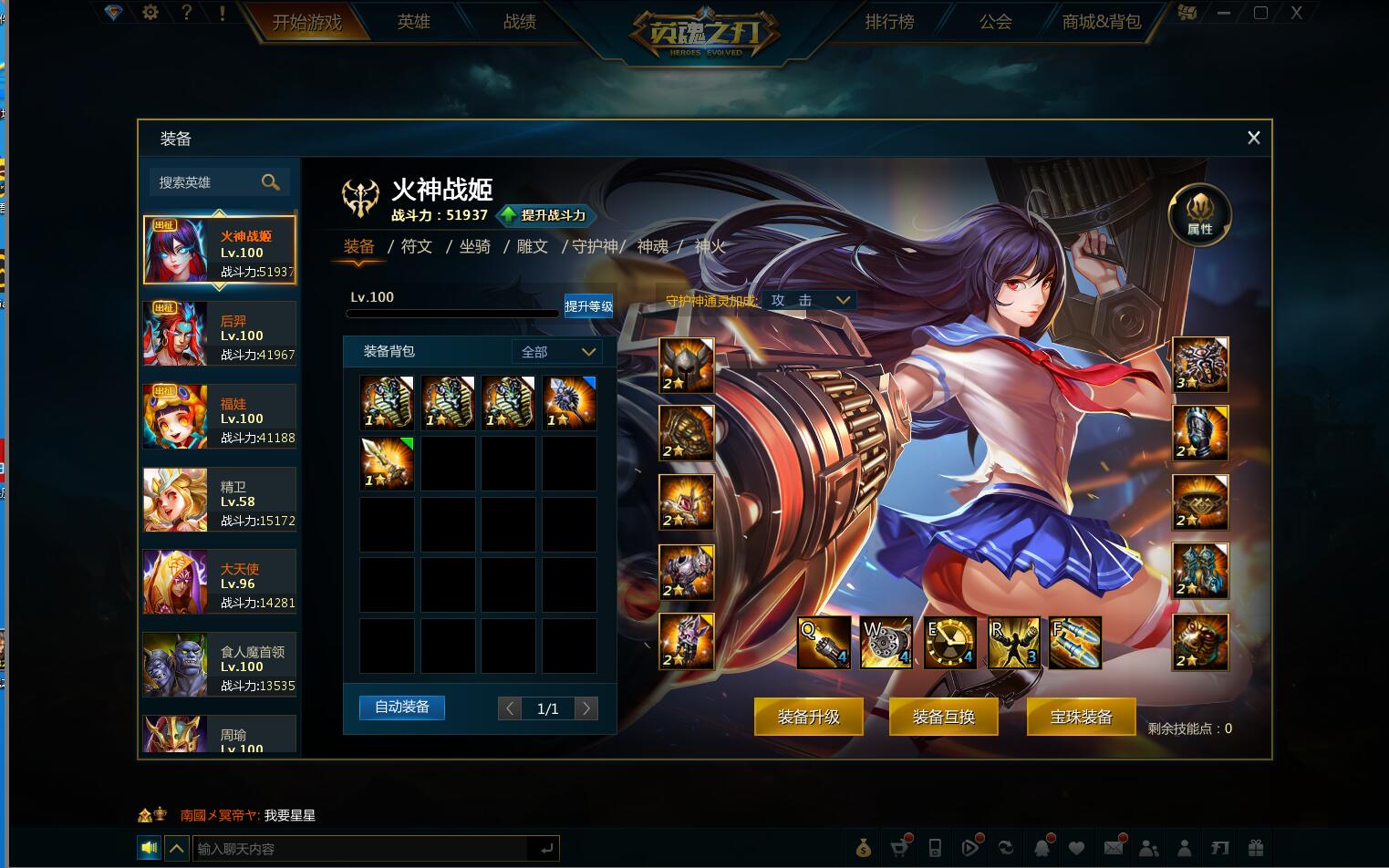
Task: Open the 商城&背包 shop and bag menu
Action: coord(1101,22)
